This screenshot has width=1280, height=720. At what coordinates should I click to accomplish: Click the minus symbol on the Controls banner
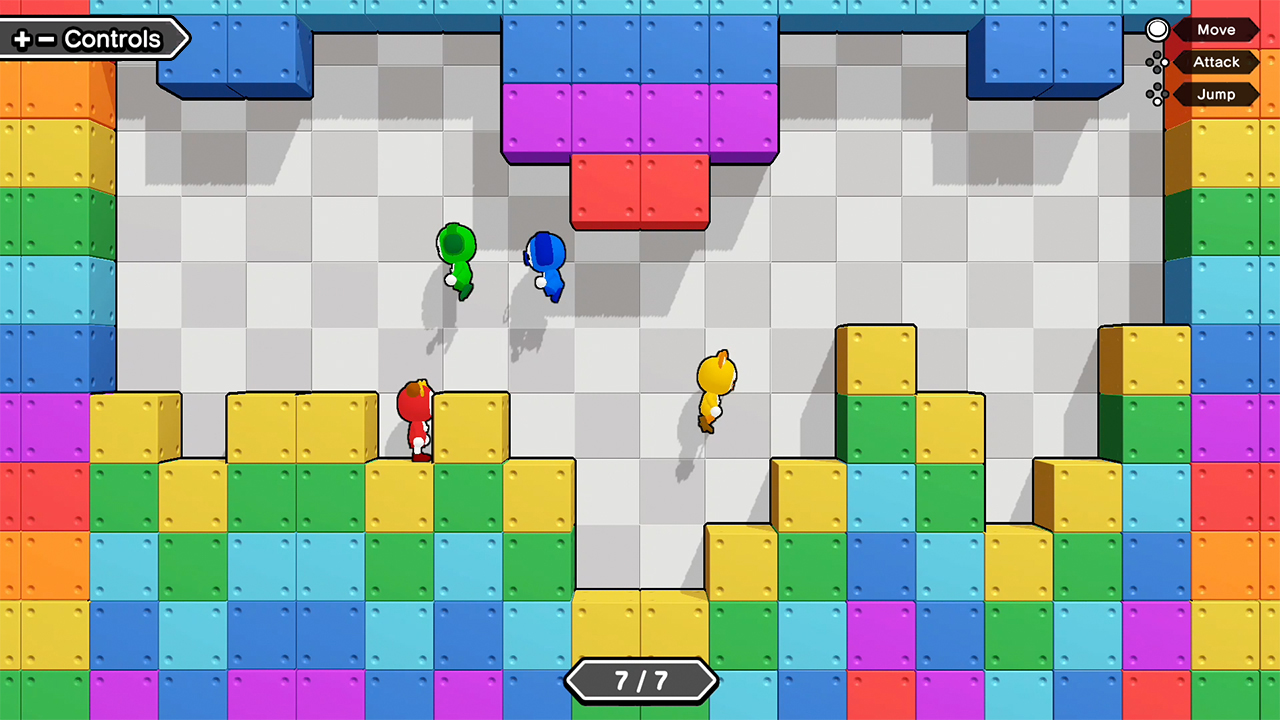46,38
